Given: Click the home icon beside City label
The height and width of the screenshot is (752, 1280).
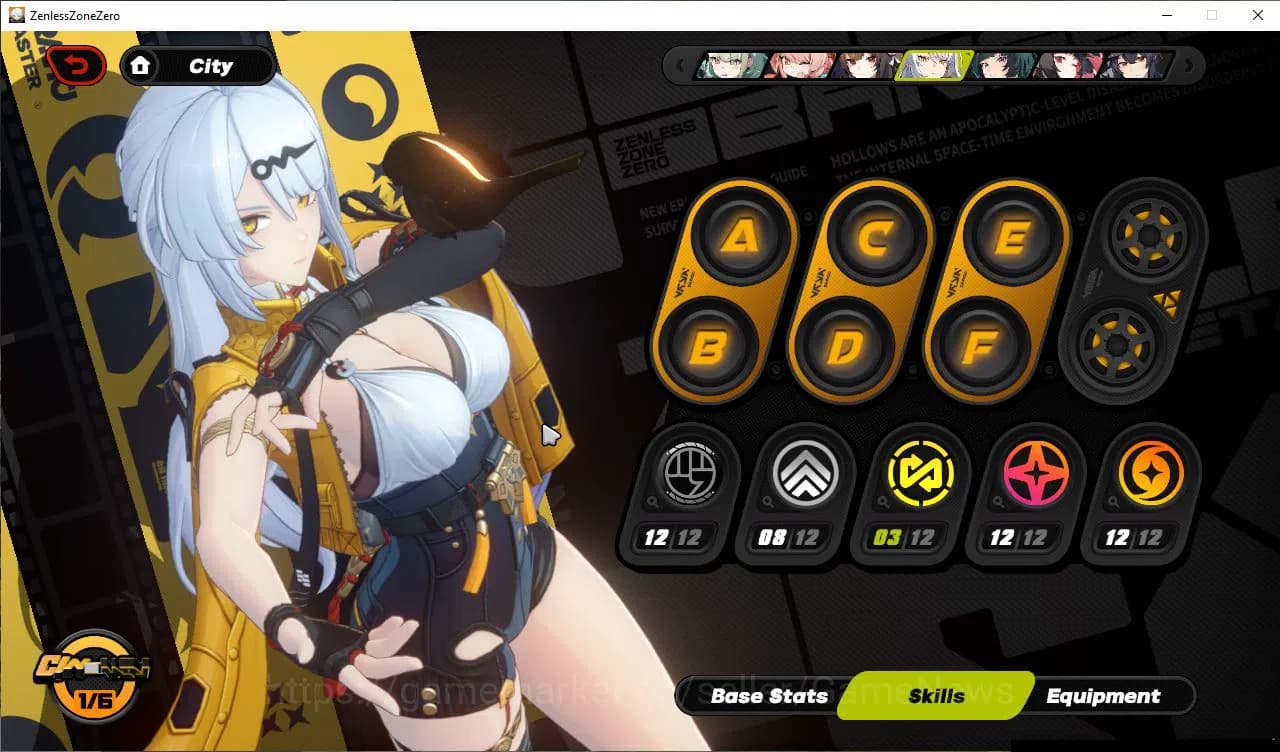Looking at the screenshot, I should [141, 65].
